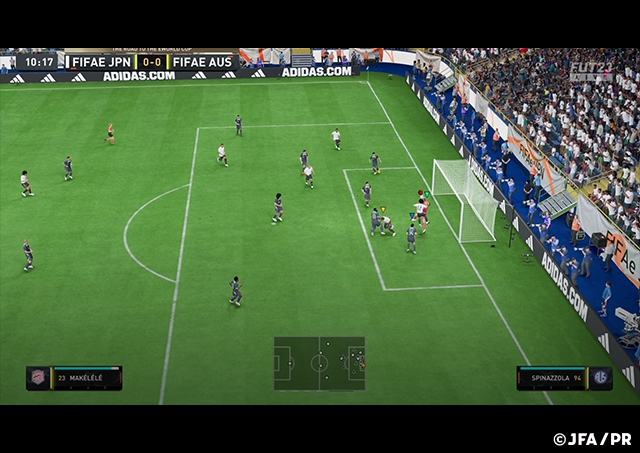
Task: Click the pitch radar minimap
Action: pyautogui.click(x=319, y=363)
